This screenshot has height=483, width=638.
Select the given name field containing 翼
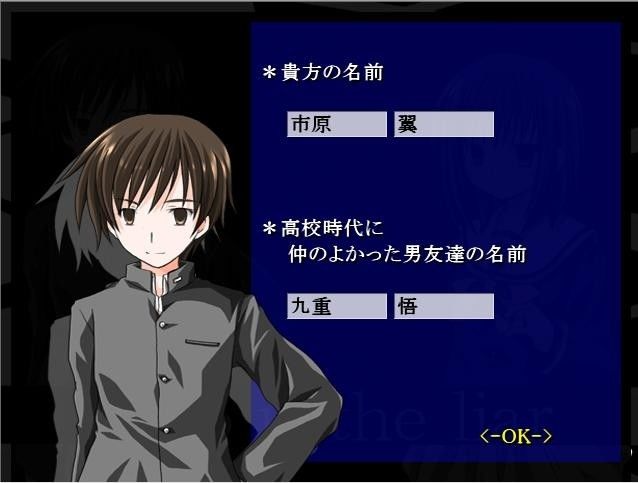pos(443,124)
